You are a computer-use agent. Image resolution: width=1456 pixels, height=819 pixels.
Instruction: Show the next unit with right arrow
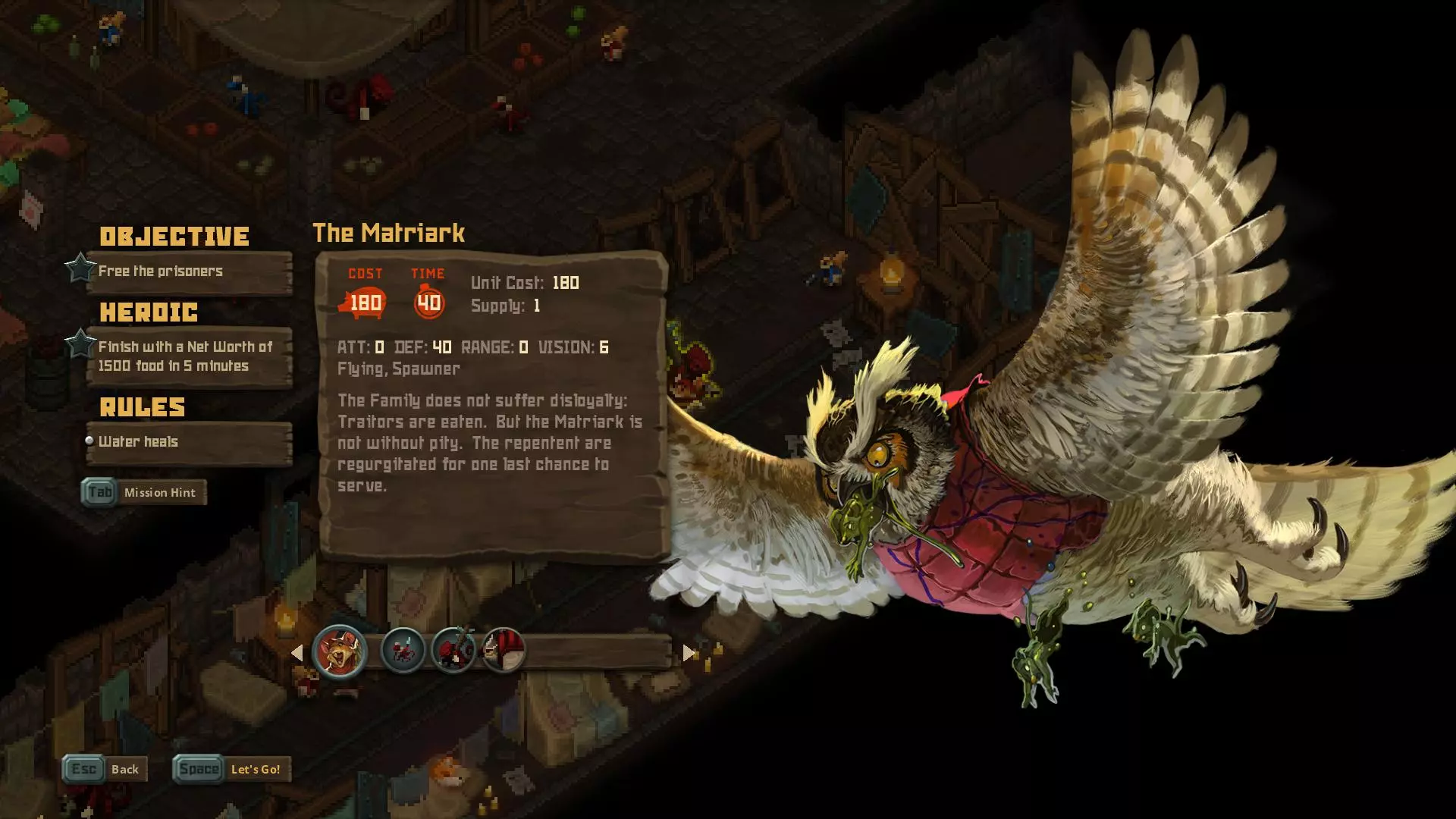click(x=689, y=653)
